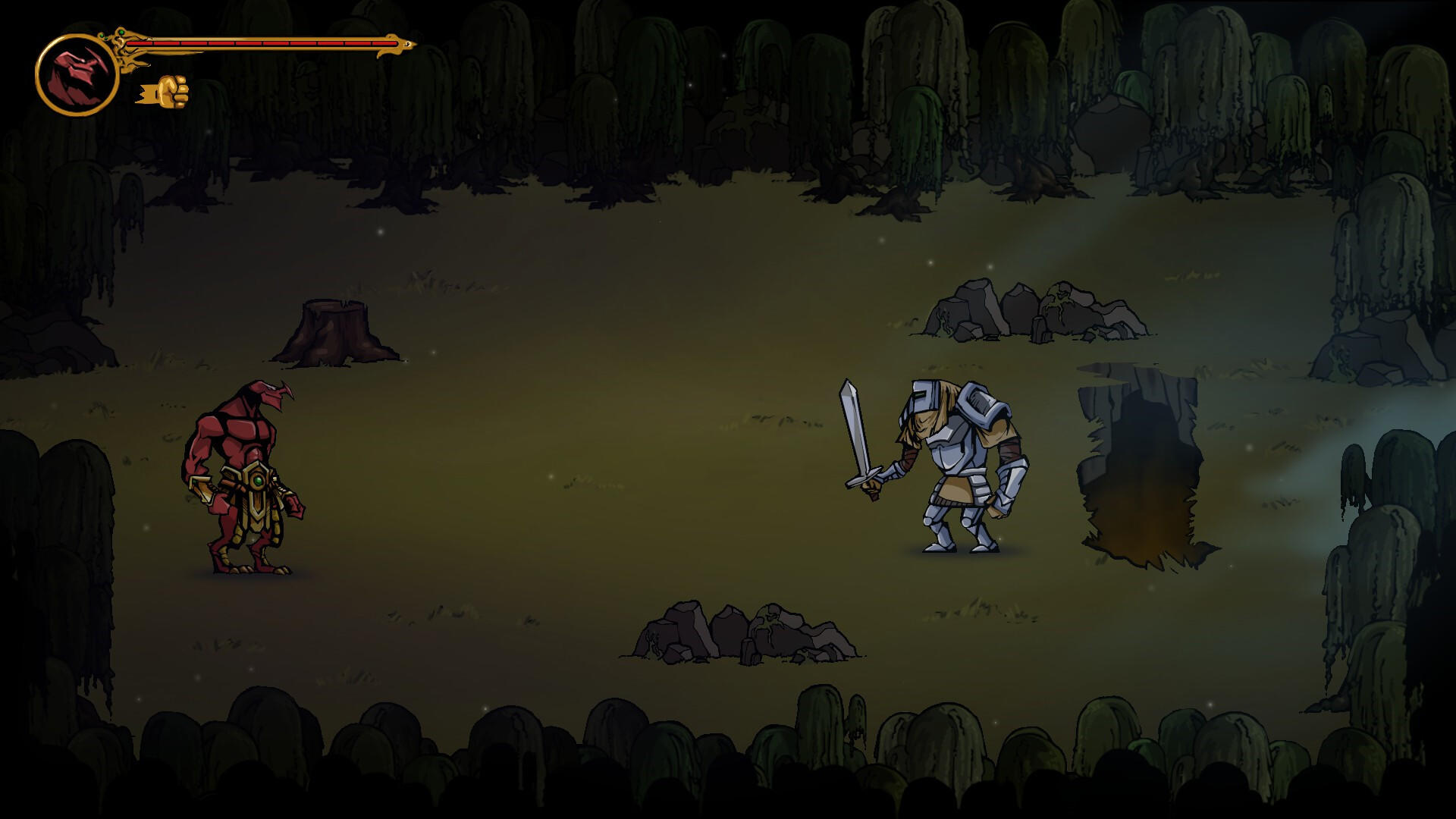Click the knight's raised silver sword
Screen dimensions: 1456x819
pos(853,425)
